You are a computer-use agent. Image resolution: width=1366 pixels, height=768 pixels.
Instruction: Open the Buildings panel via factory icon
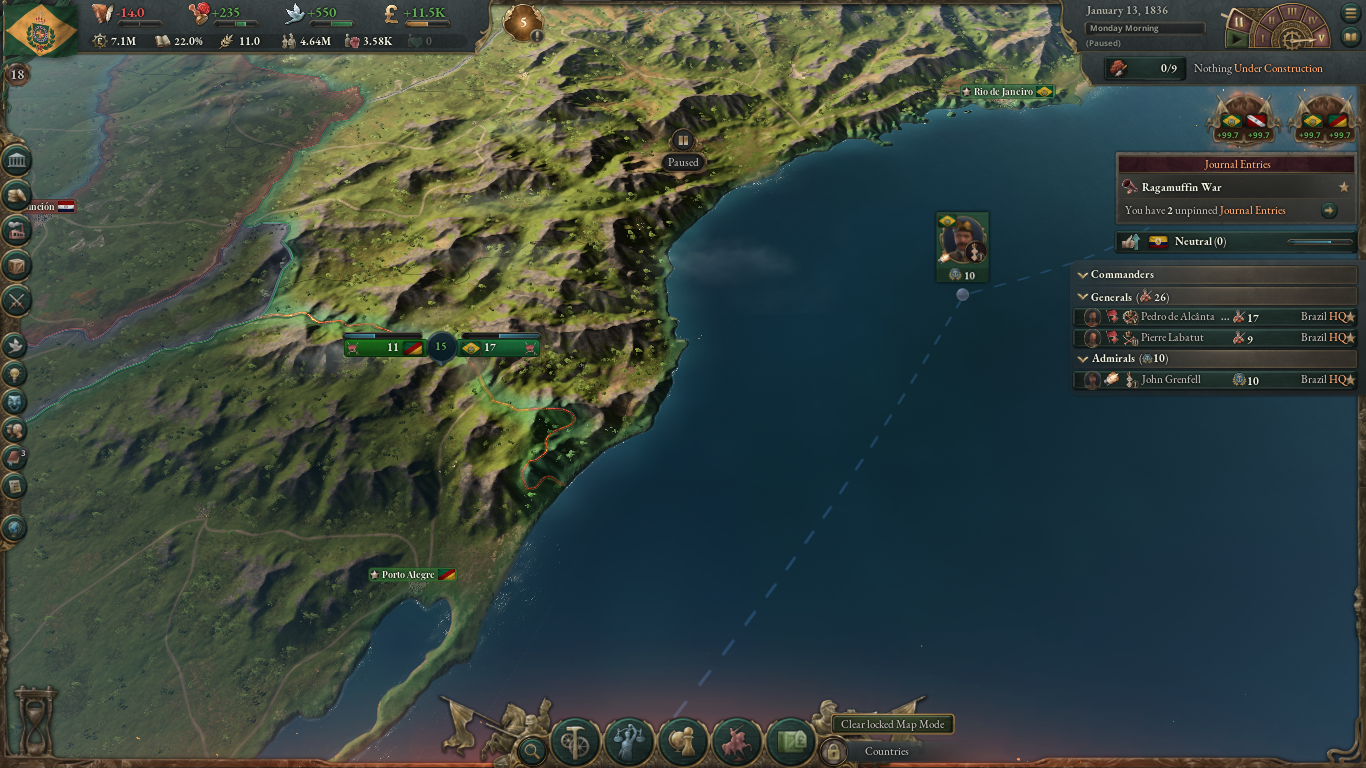pyautogui.click(x=14, y=230)
